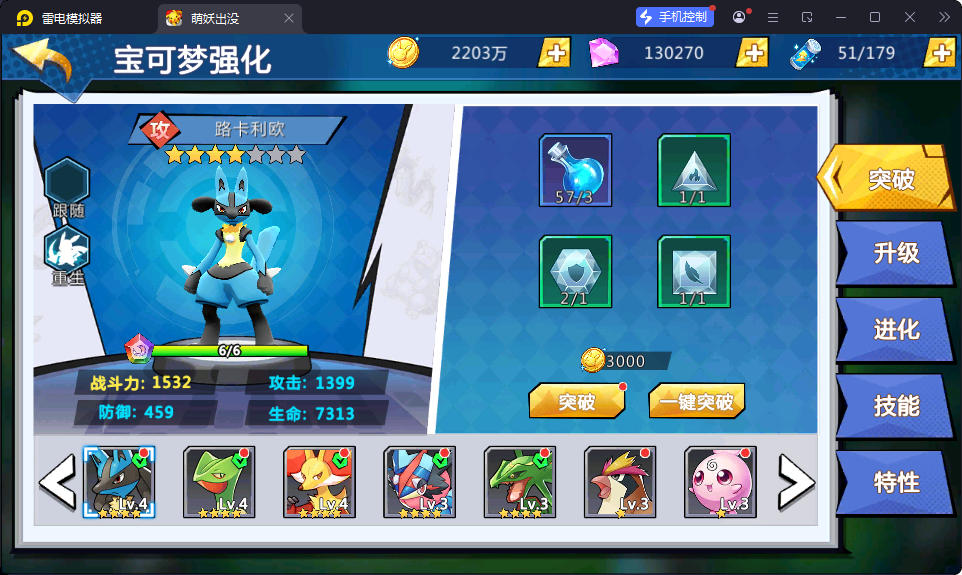The image size is (962, 575).
Task: Add more gold coins with the plus button
Action: 554,53
